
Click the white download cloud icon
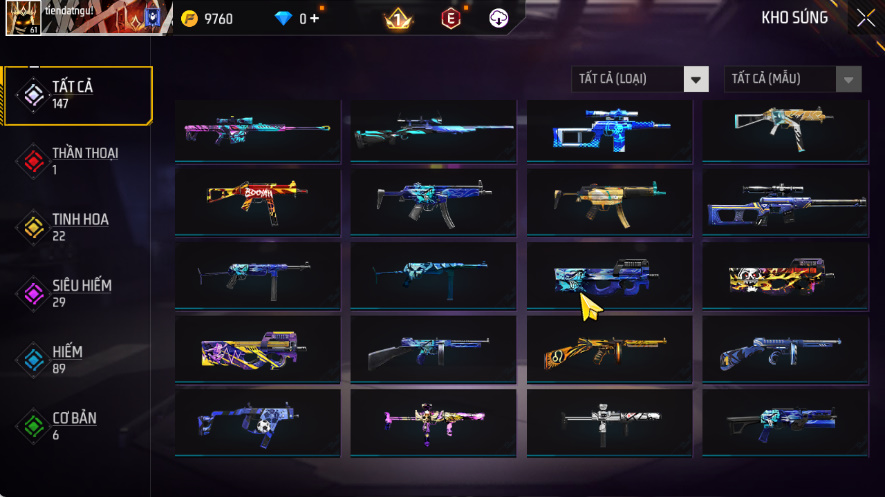[x=499, y=18]
